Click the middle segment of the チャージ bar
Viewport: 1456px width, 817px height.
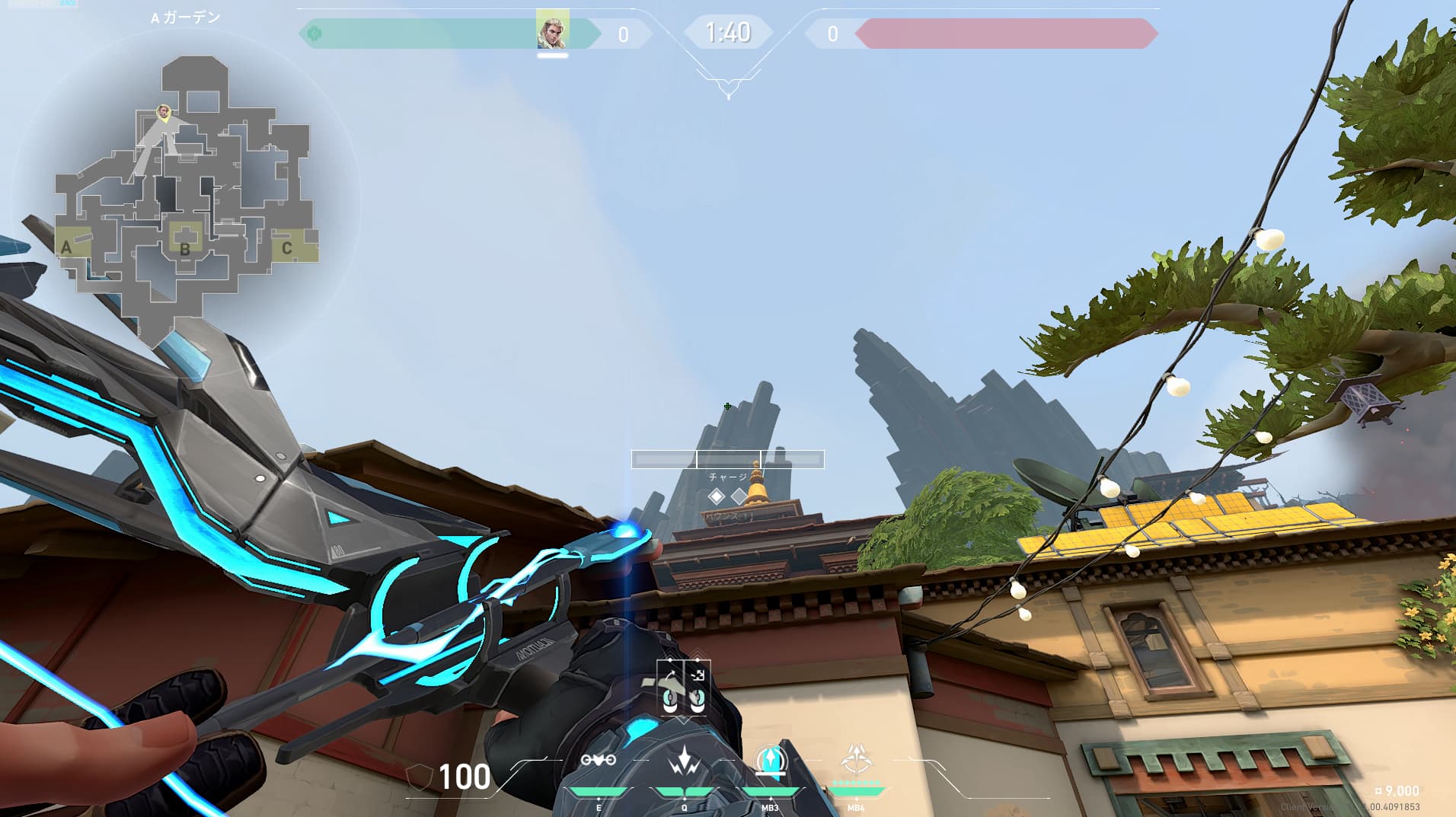coord(728,459)
